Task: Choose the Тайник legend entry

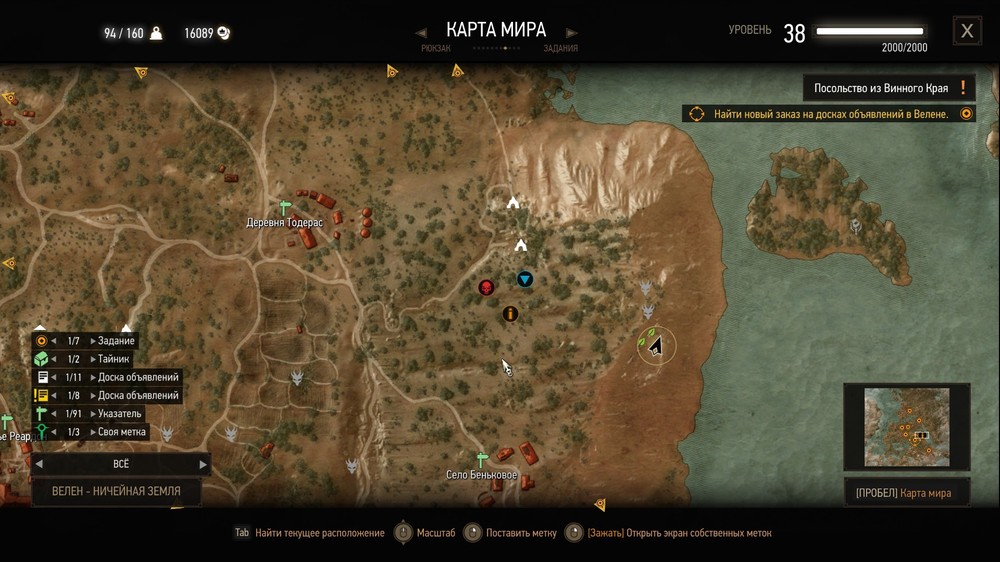Action: coord(113,359)
